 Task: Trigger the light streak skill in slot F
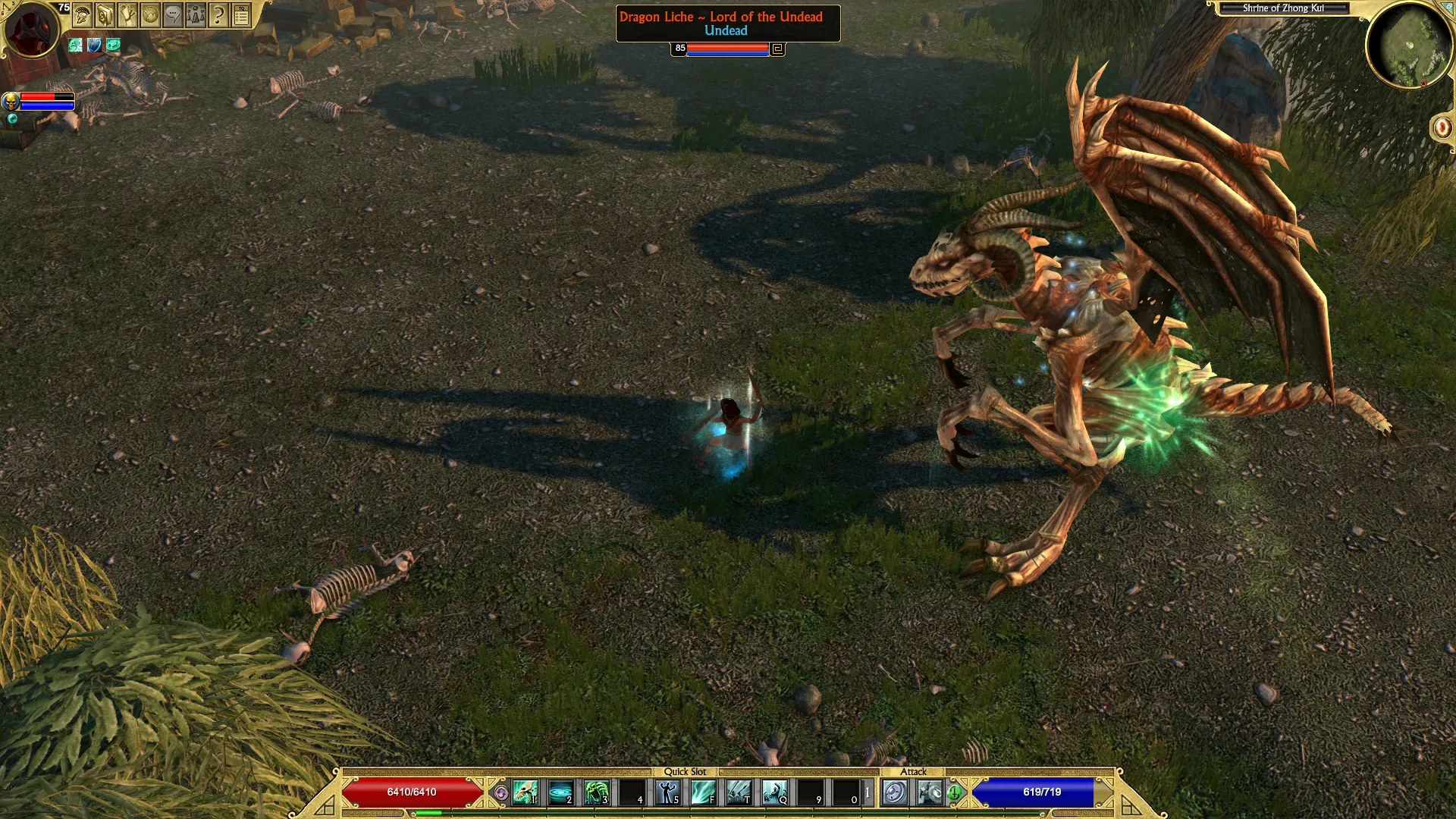703,793
